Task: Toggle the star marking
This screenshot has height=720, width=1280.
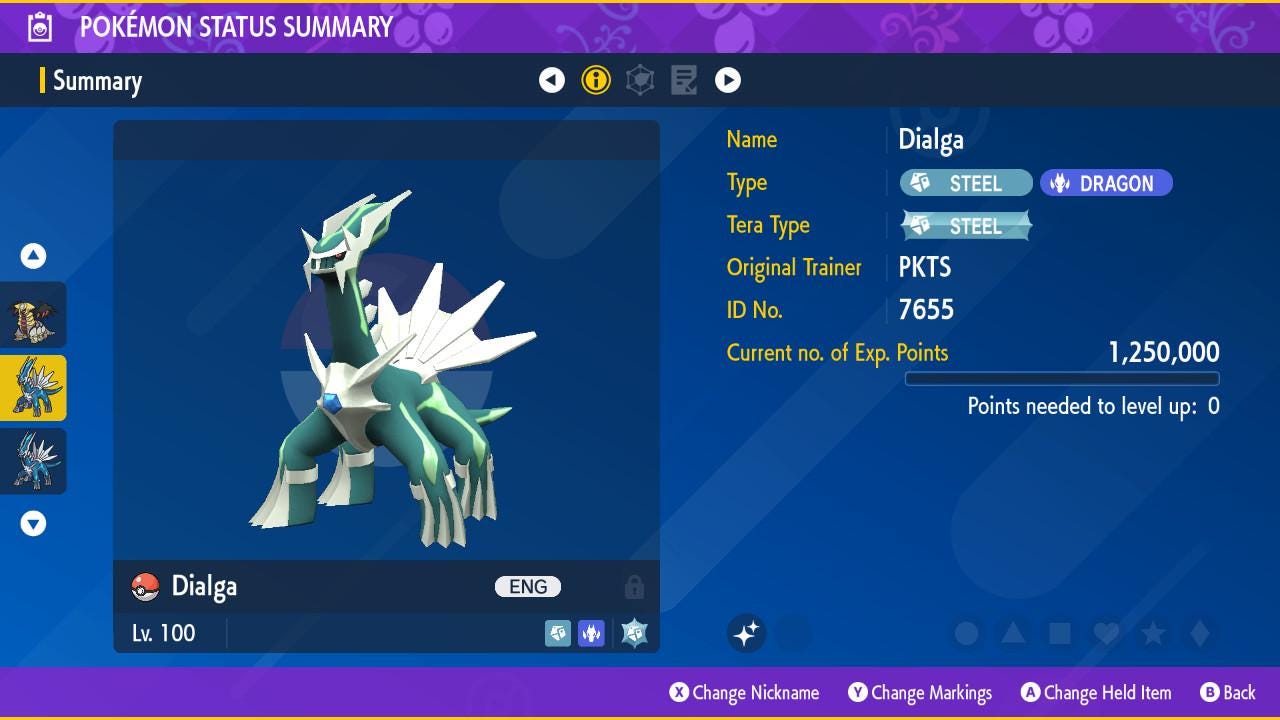Action: pyautogui.click(x=1153, y=633)
